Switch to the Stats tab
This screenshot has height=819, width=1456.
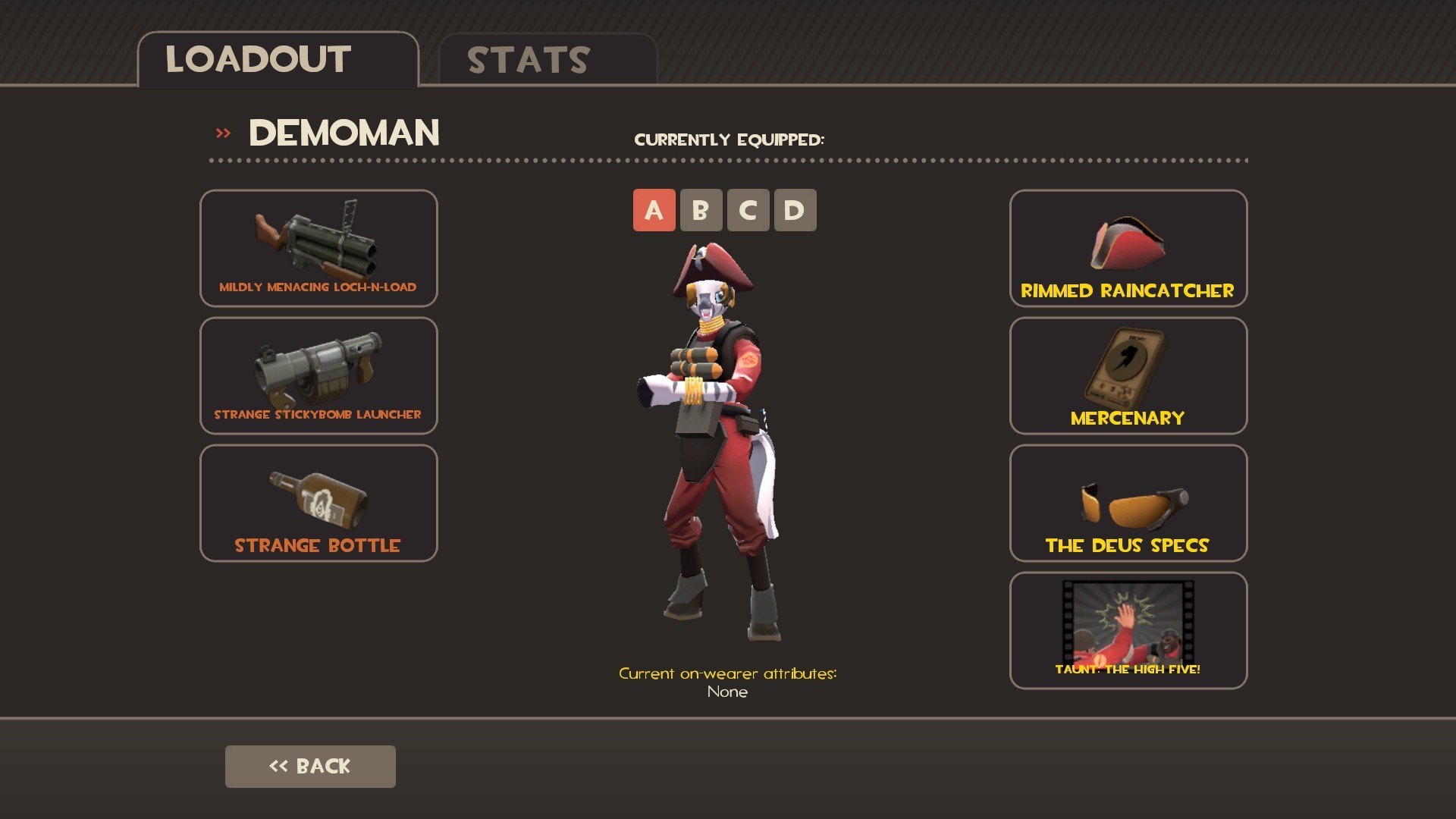coord(546,60)
